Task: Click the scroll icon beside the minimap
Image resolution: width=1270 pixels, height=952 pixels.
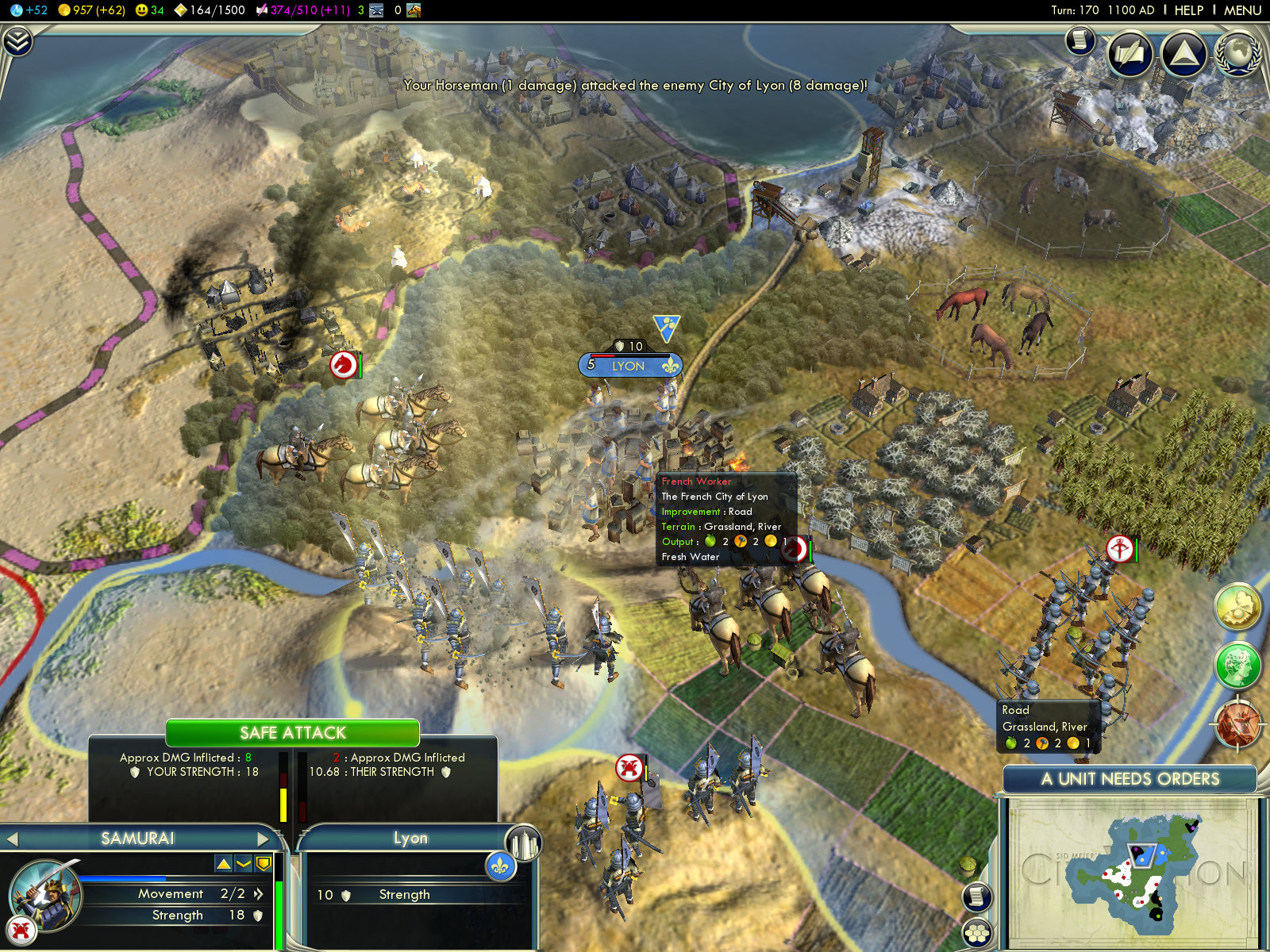Action: pos(977,896)
